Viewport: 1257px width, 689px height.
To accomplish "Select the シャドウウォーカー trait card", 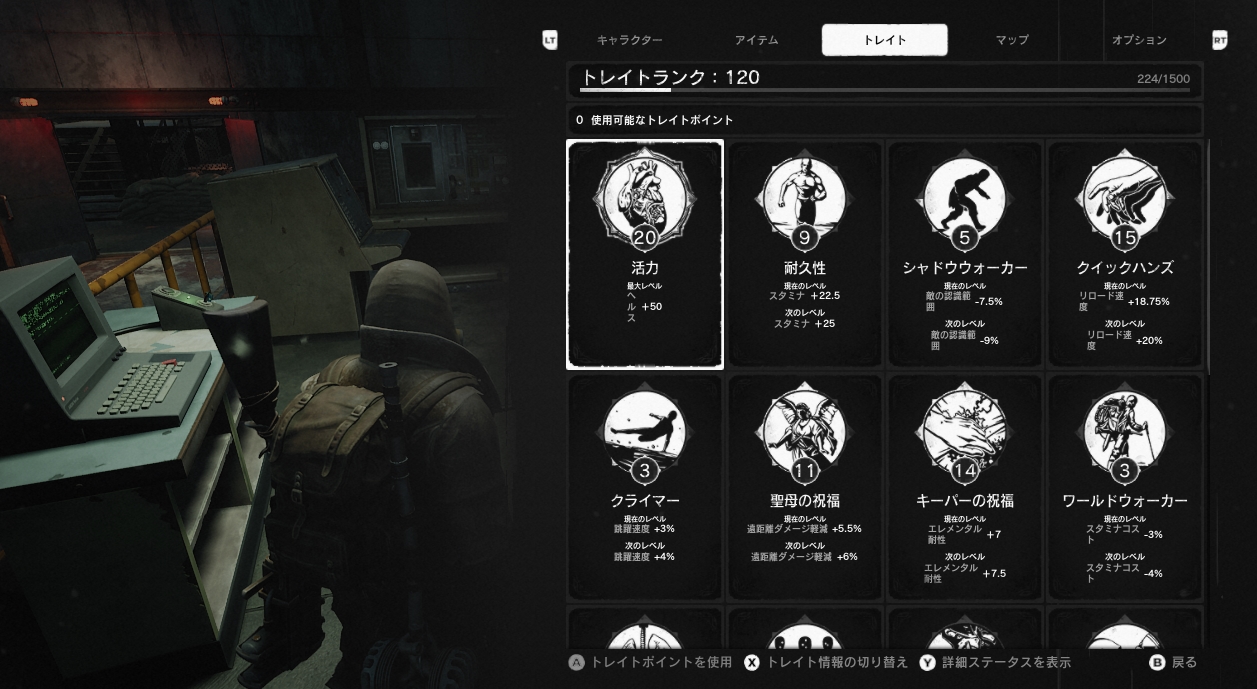I will pyautogui.click(x=965, y=255).
